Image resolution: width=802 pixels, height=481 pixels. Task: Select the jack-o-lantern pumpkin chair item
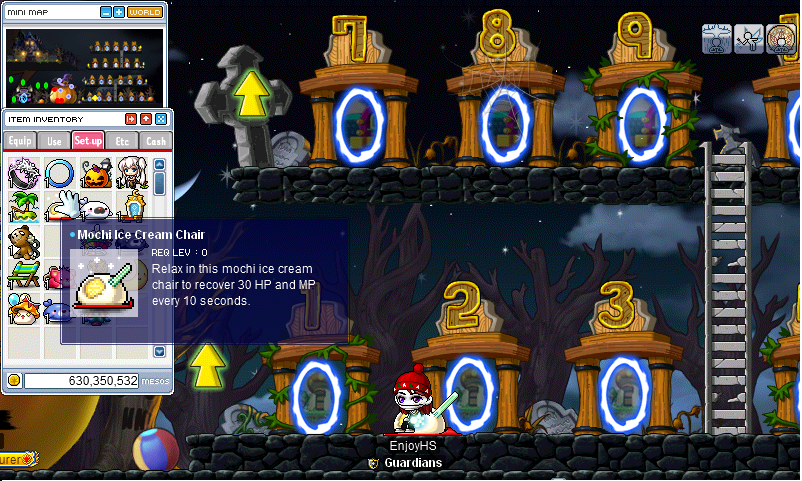coord(95,173)
